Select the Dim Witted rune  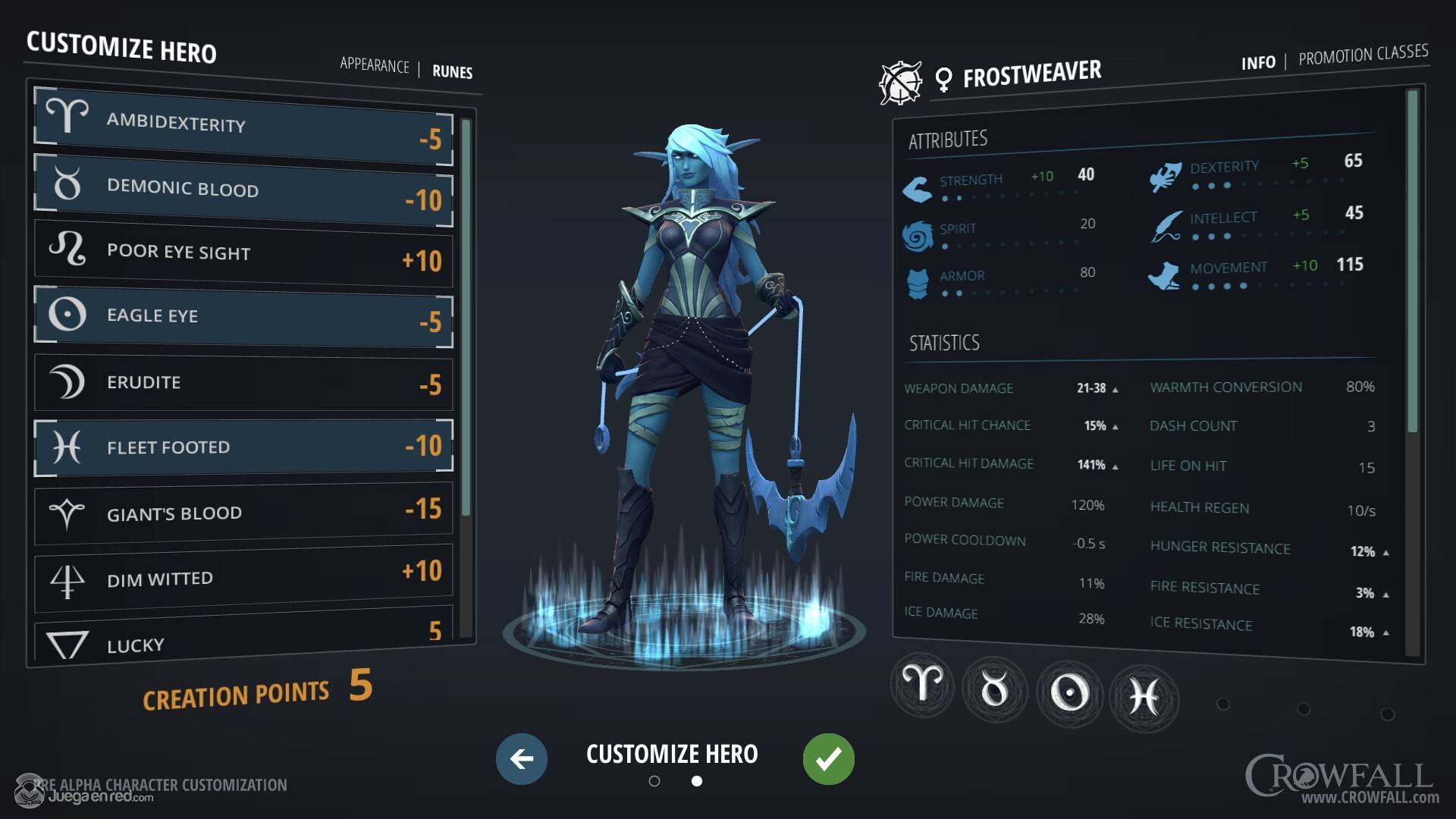[243, 578]
